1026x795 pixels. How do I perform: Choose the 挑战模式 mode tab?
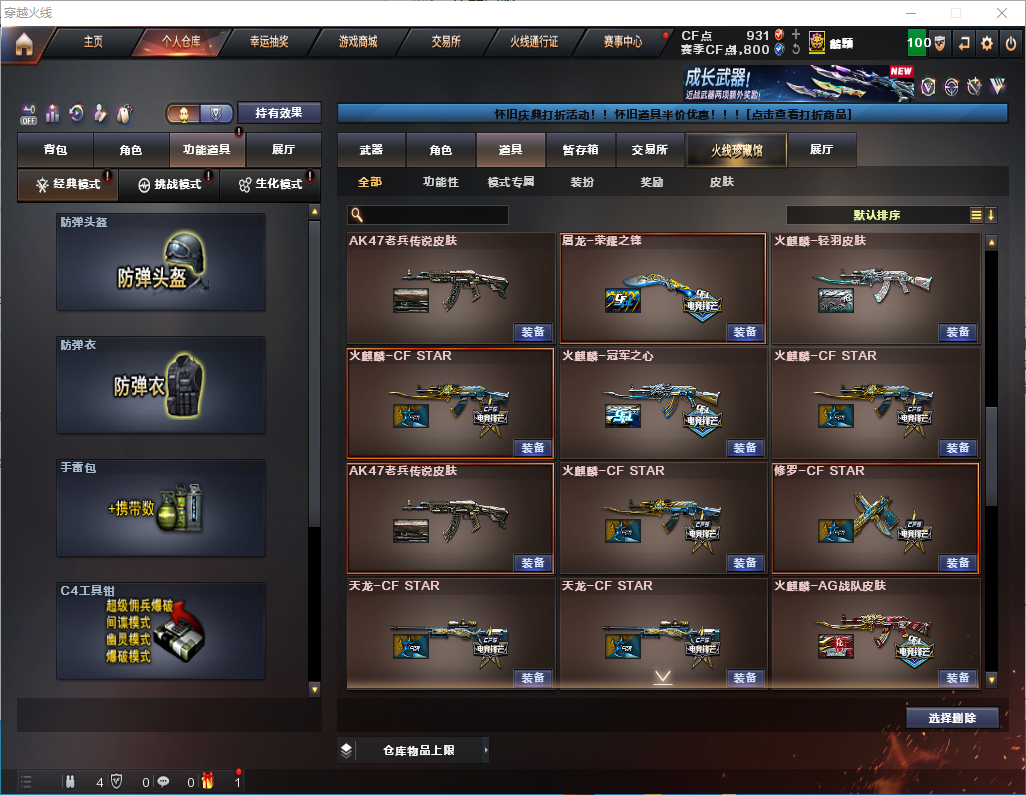pos(169,185)
